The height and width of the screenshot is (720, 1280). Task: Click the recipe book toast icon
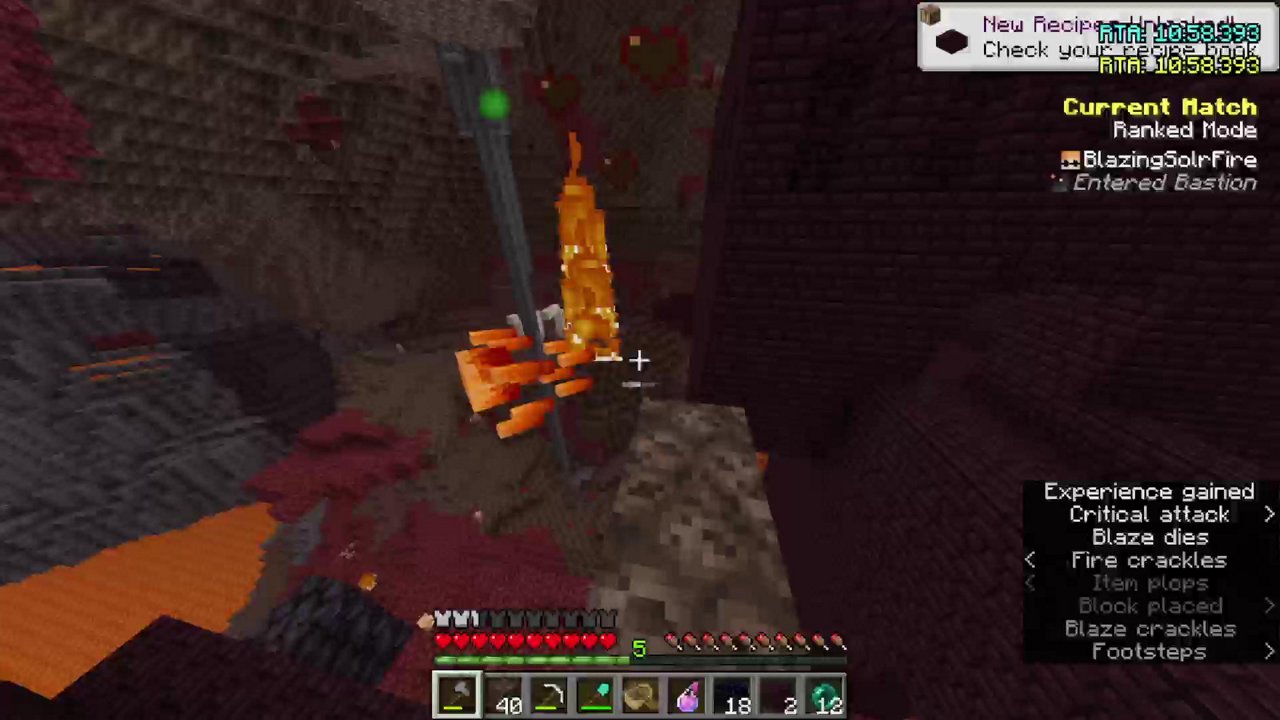pyautogui.click(x=950, y=40)
